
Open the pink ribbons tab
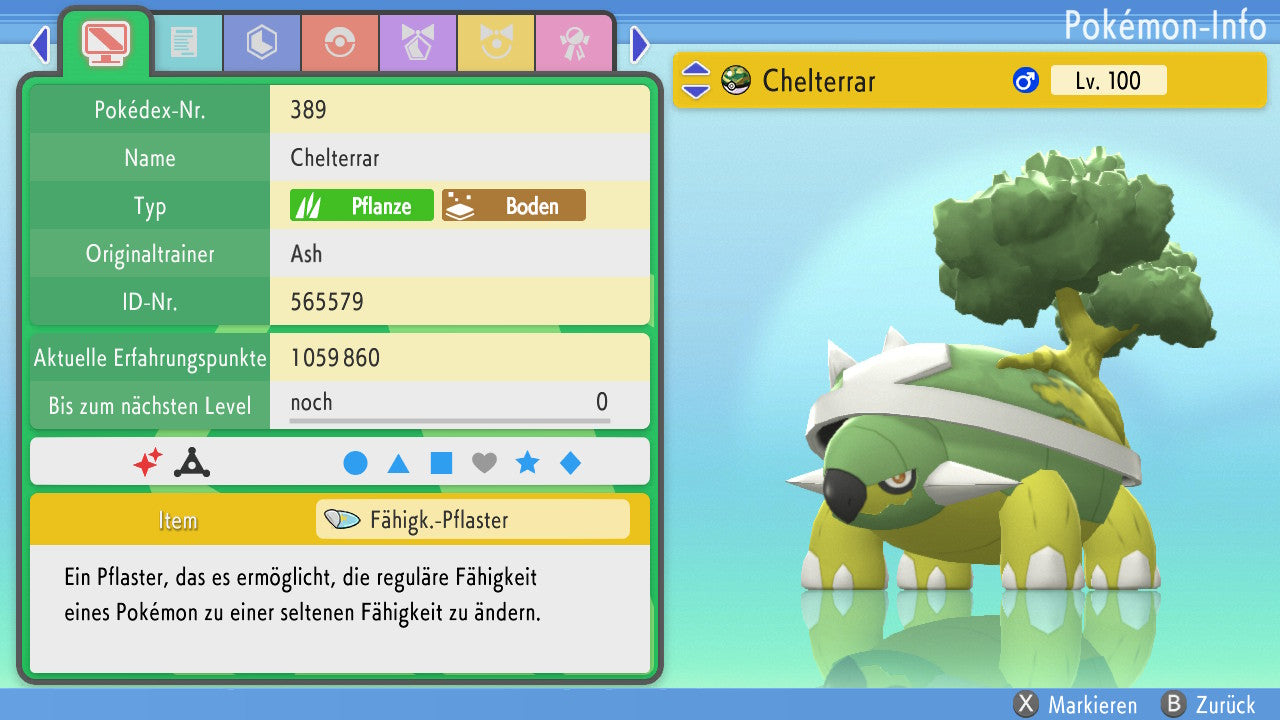tap(573, 43)
